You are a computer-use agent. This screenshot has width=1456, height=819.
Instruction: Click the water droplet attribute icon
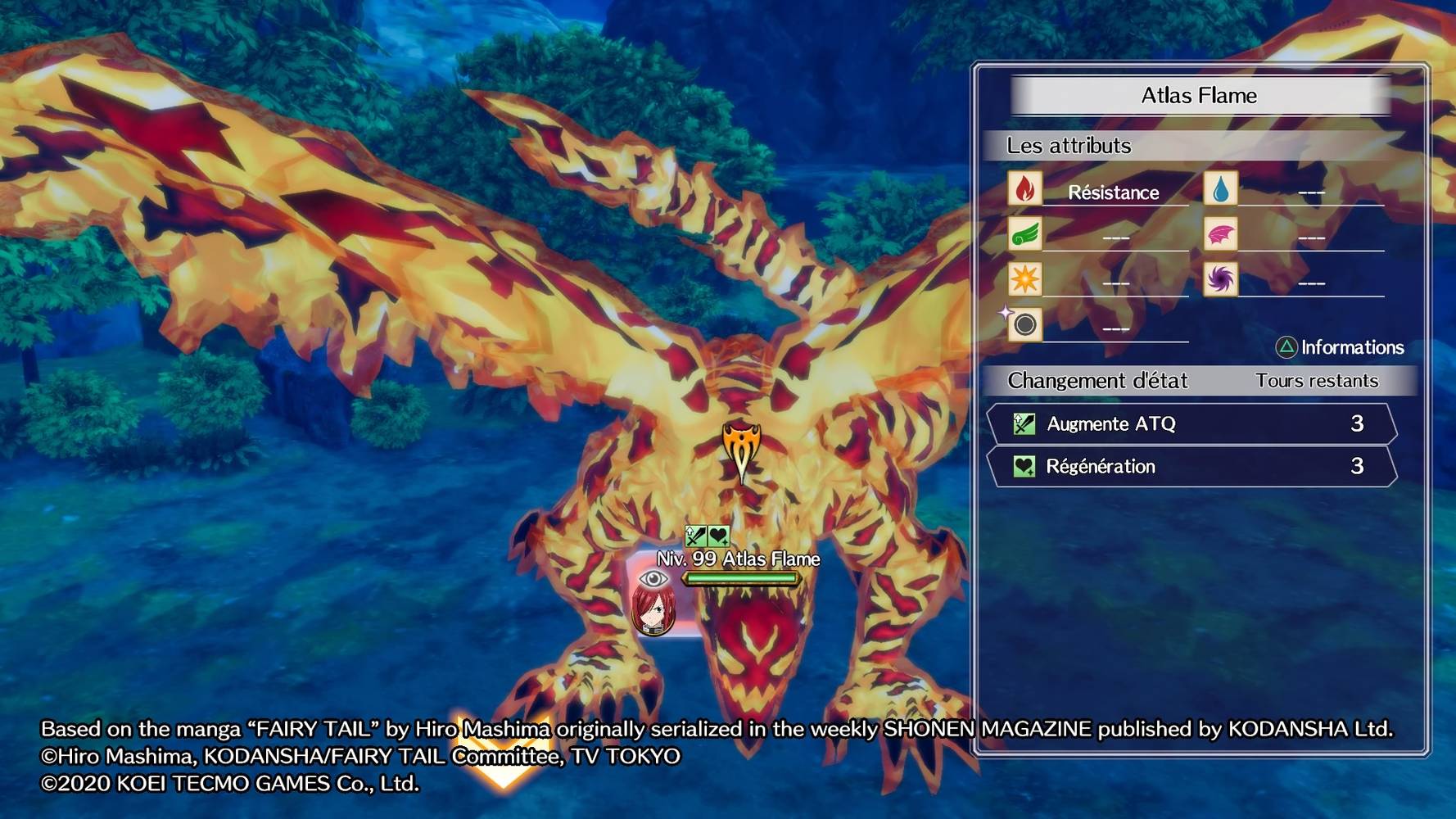pos(1220,189)
